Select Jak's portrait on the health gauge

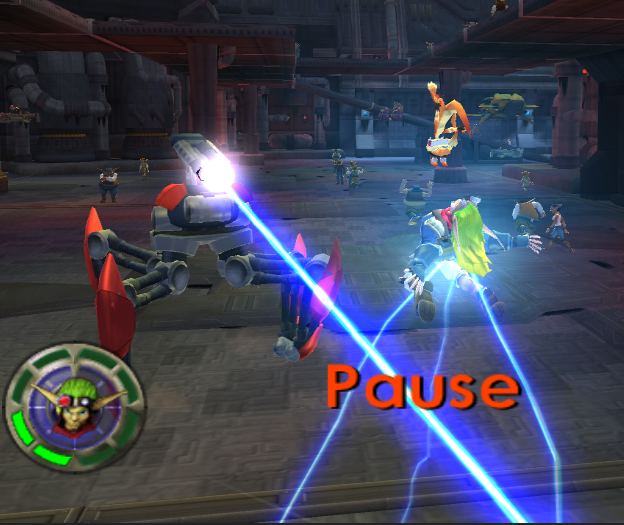tap(74, 404)
